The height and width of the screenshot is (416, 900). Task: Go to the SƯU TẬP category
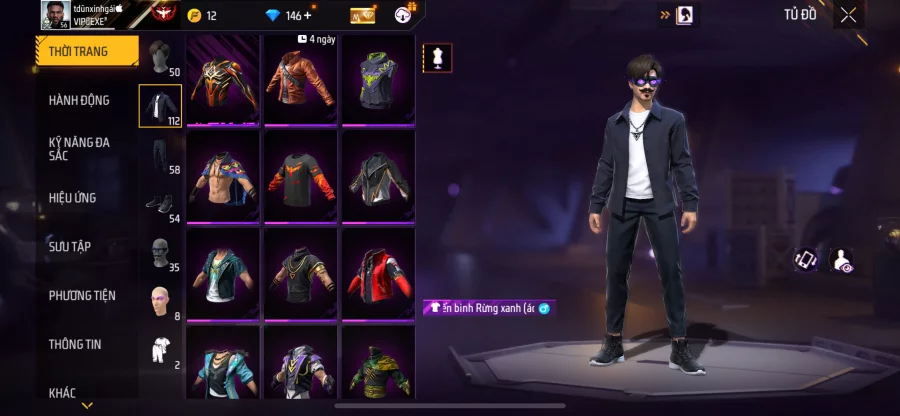coord(70,246)
